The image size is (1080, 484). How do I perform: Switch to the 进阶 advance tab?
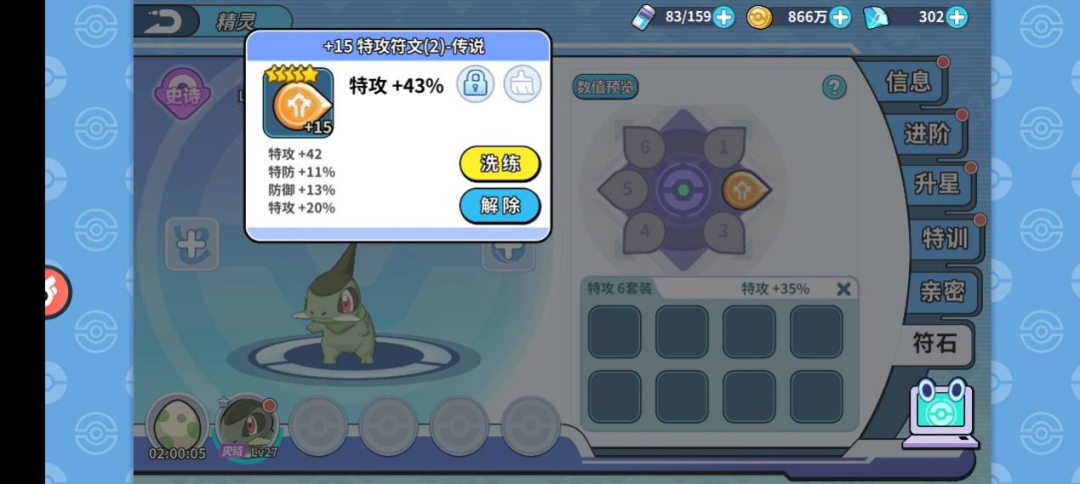(926, 133)
